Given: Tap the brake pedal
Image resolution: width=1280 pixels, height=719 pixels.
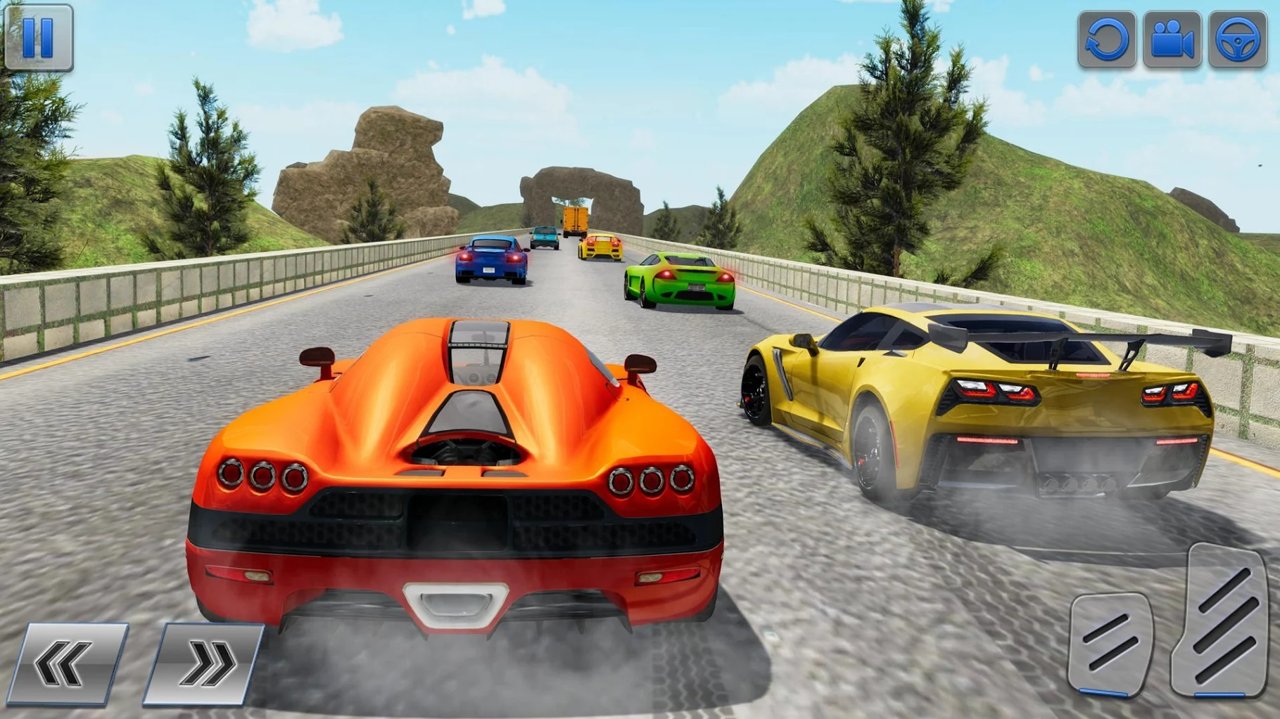Looking at the screenshot, I should [1110, 643].
